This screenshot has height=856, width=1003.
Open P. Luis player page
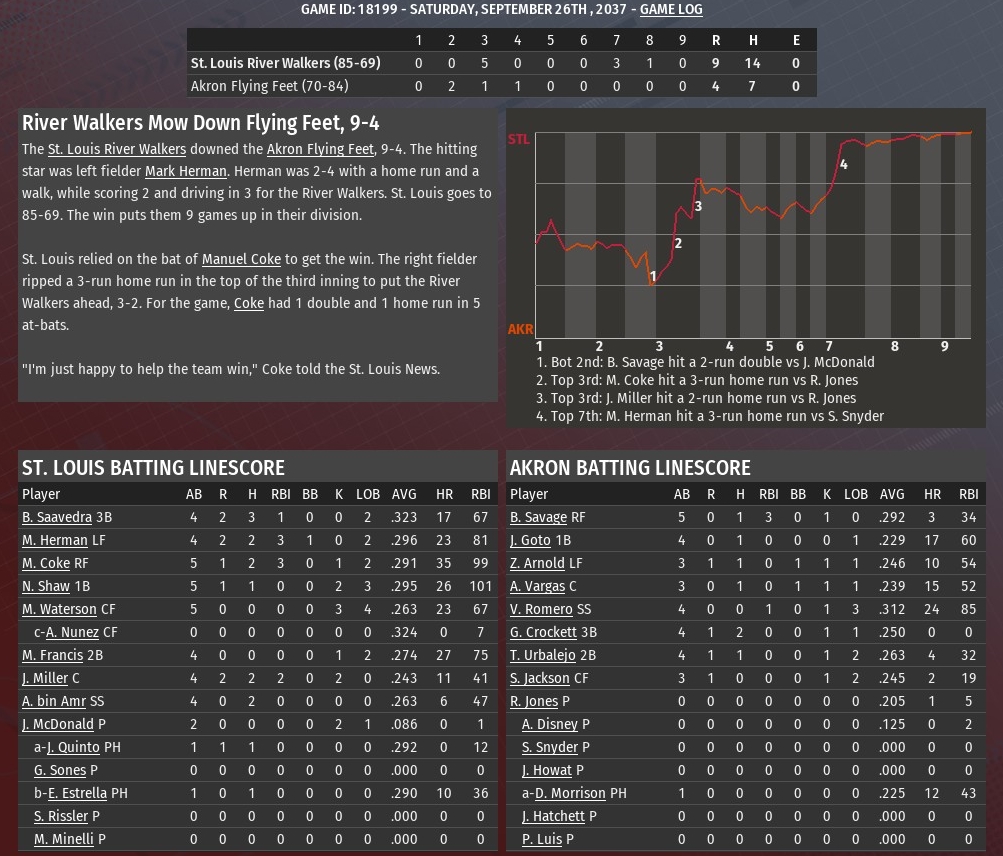pos(542,839)
